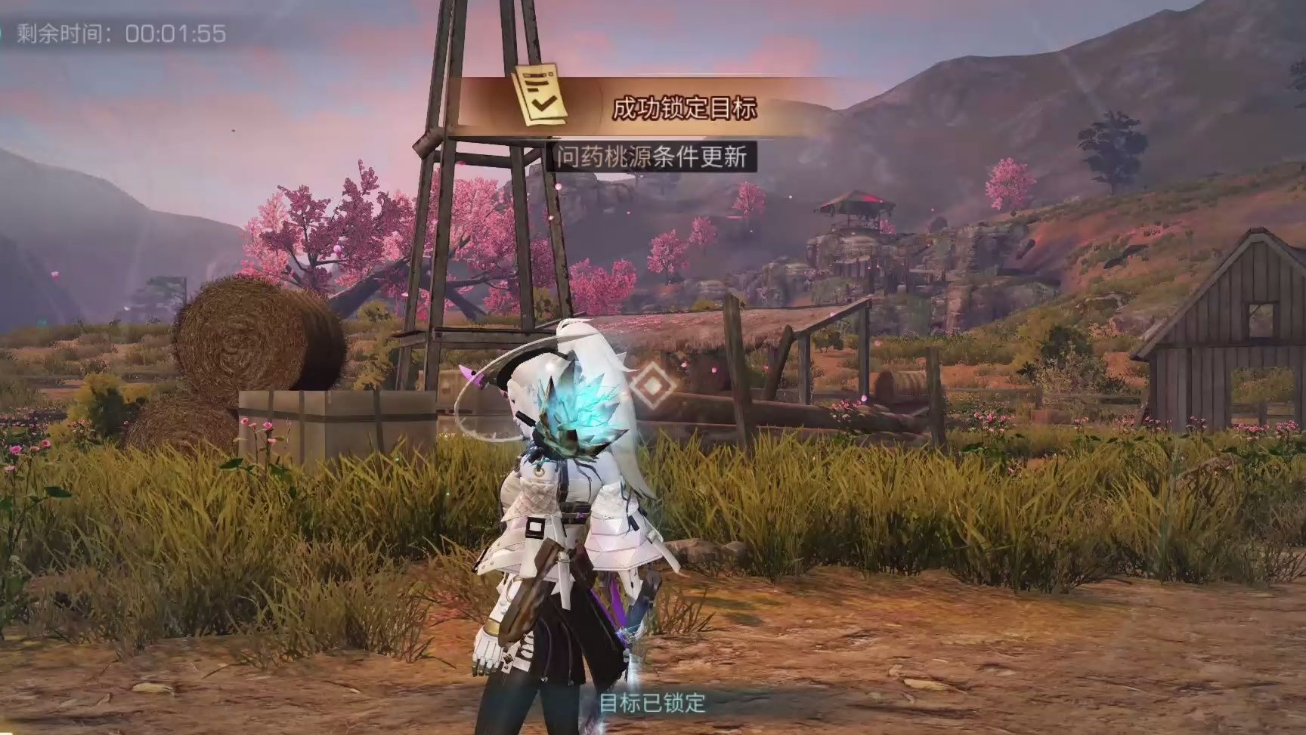Open the 问药桃源 condition update notice
Viewport: 1306px width, 735px height.
pos(653,157)
